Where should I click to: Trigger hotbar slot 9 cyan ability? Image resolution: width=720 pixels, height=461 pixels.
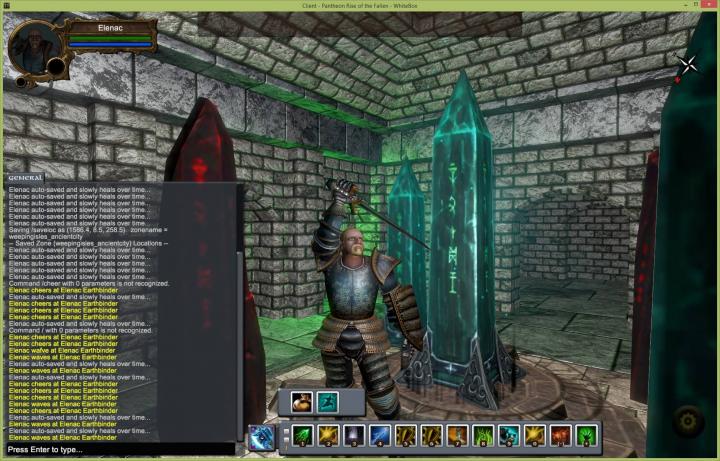509,436
